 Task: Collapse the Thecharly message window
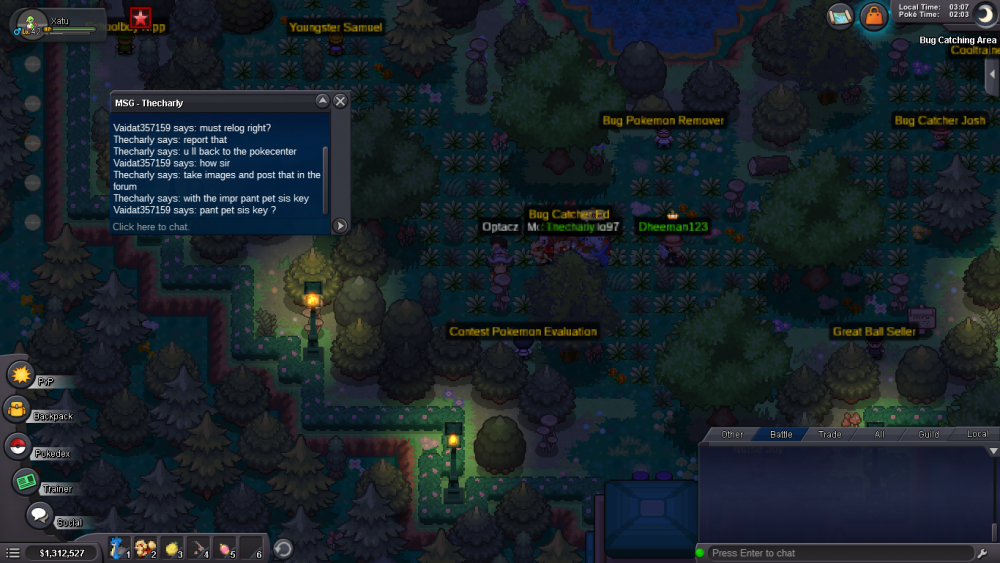coord(322,101)
